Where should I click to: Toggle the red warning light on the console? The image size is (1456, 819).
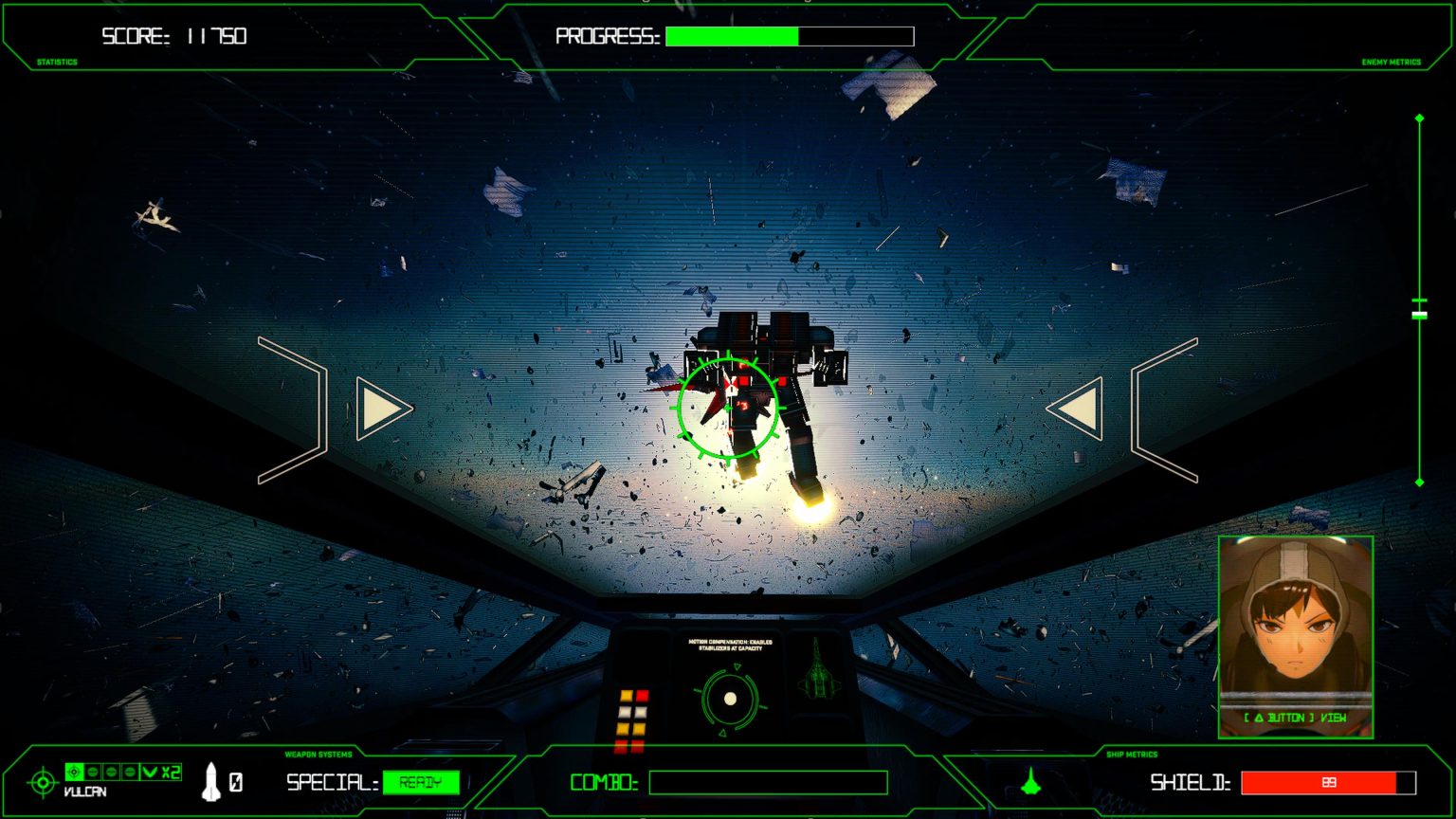coord(642,697)
